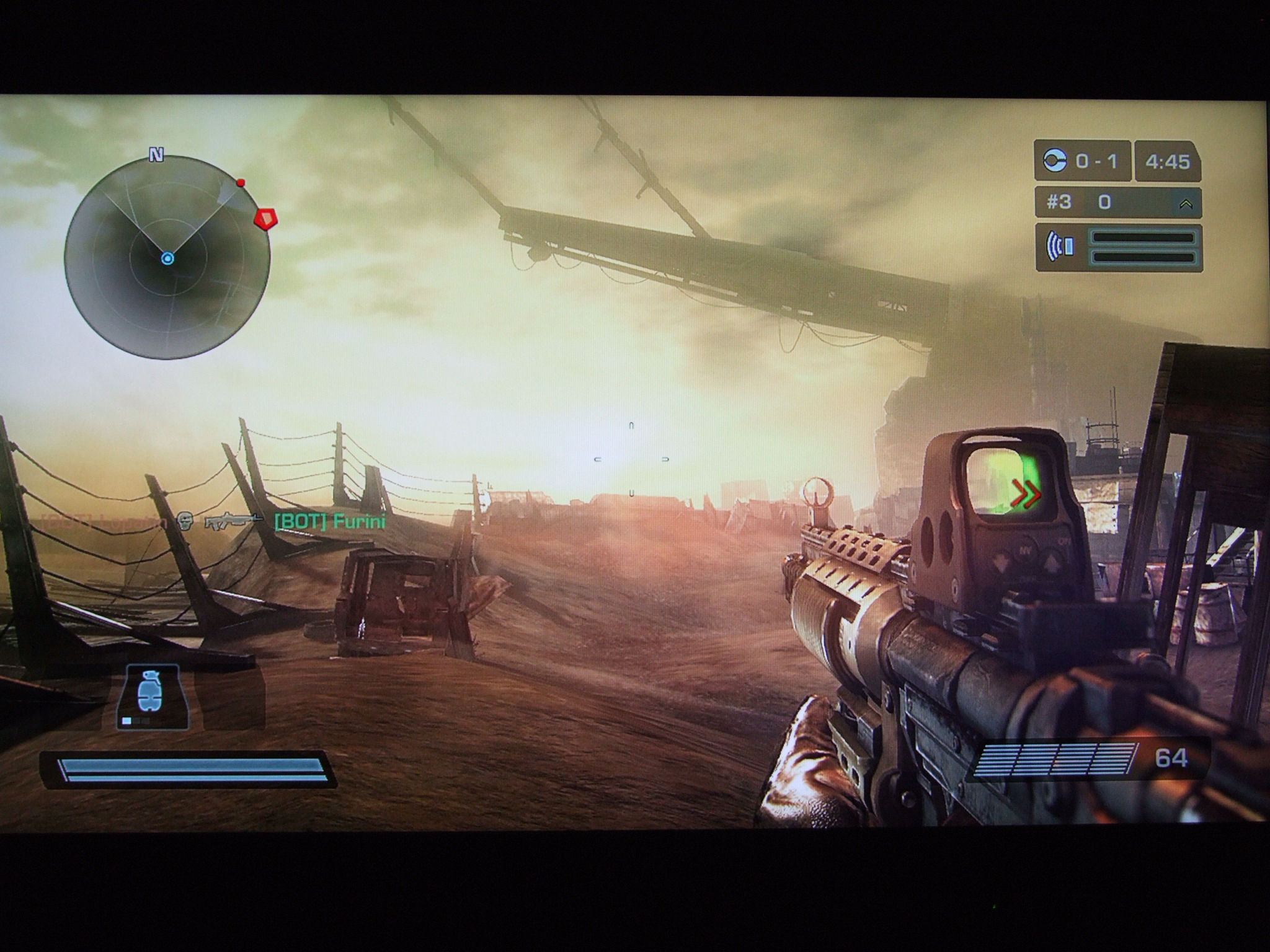Click the radio signal ability icon
This screenshot has width=1270, height=952.
1059,247
